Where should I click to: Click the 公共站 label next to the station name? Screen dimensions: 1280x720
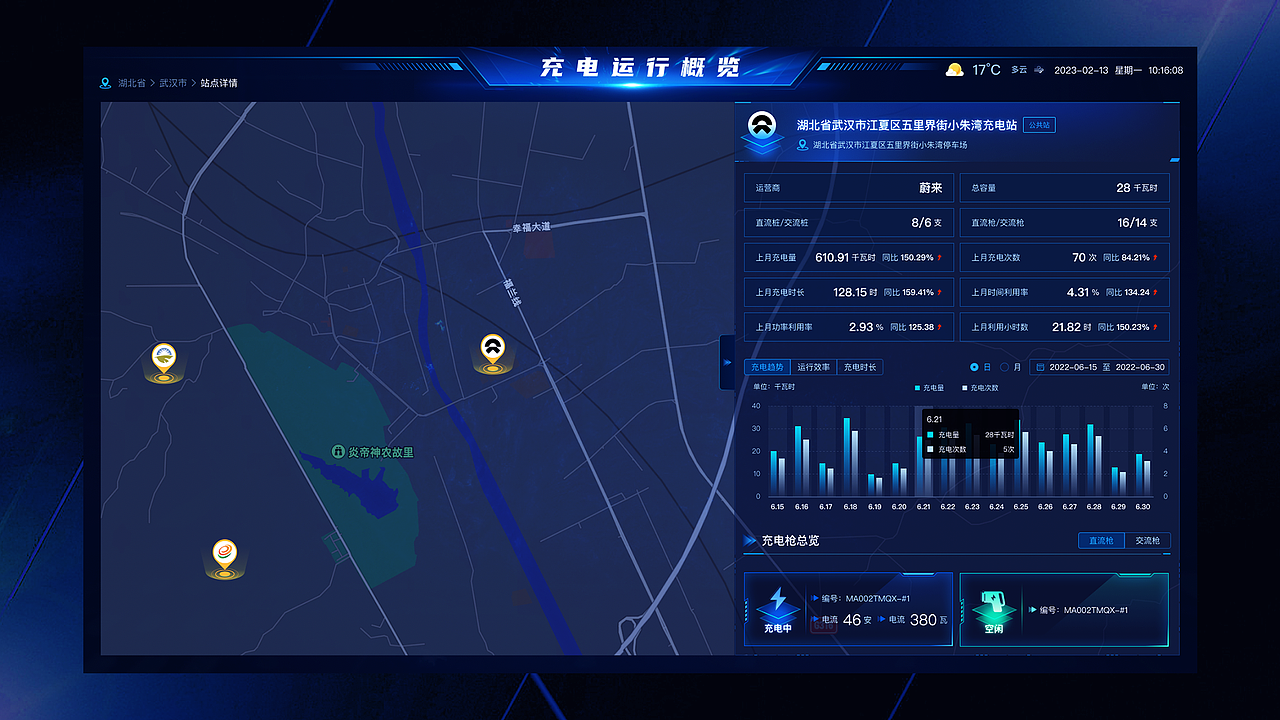coord(1037,125)
